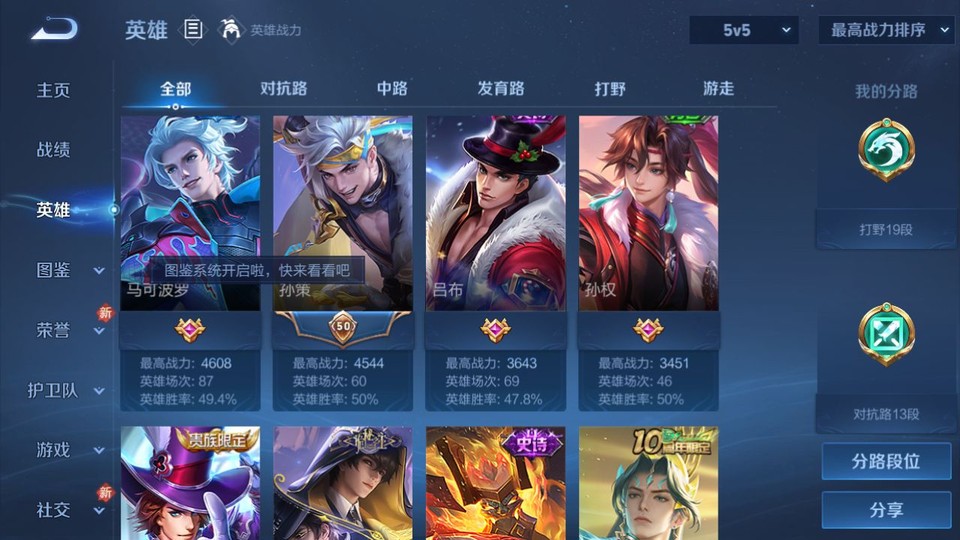Open the 护卫队 sidebar menu
The height and width of the screenshot is (540, 960).
tap(66, 390)
